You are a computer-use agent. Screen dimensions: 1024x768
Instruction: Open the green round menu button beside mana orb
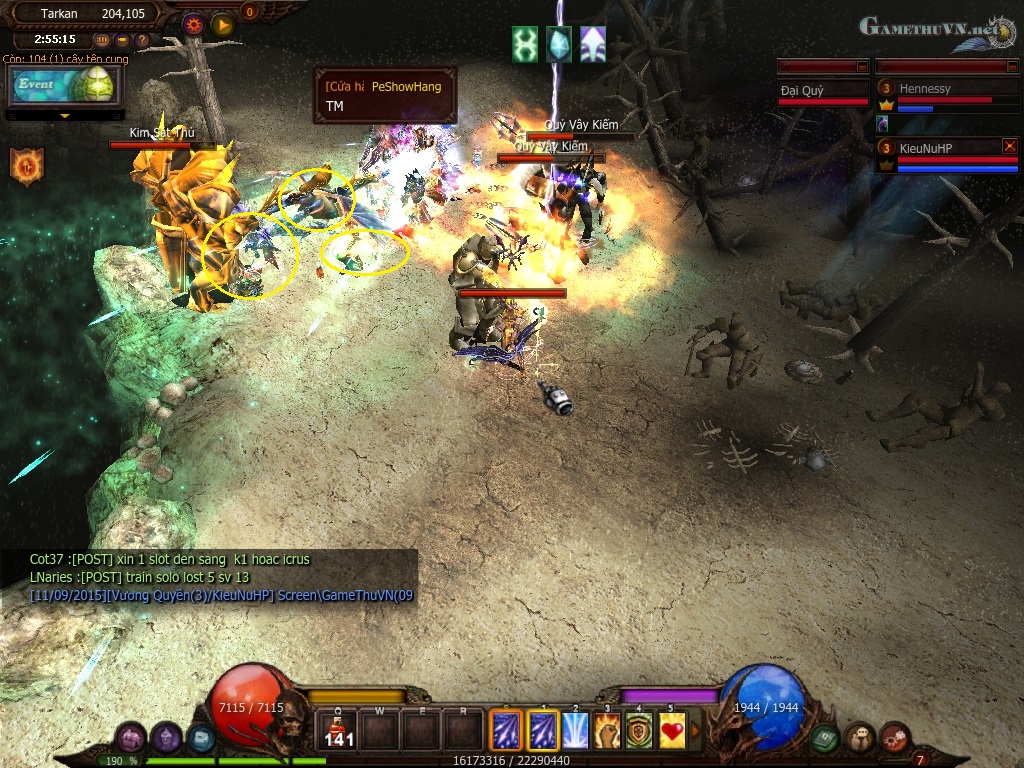(824, 738)
